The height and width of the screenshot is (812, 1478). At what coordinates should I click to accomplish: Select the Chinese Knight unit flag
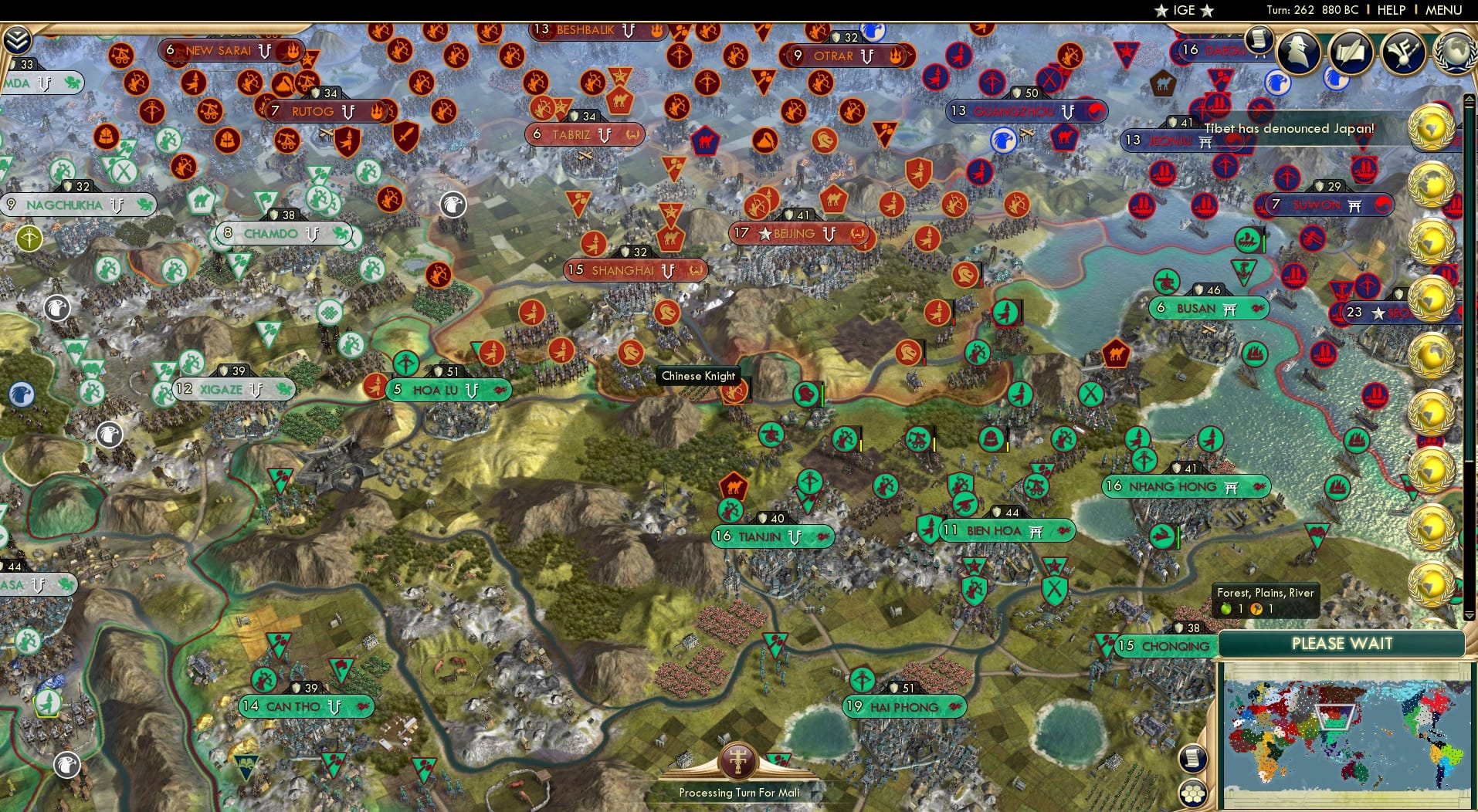pos(733,390)
